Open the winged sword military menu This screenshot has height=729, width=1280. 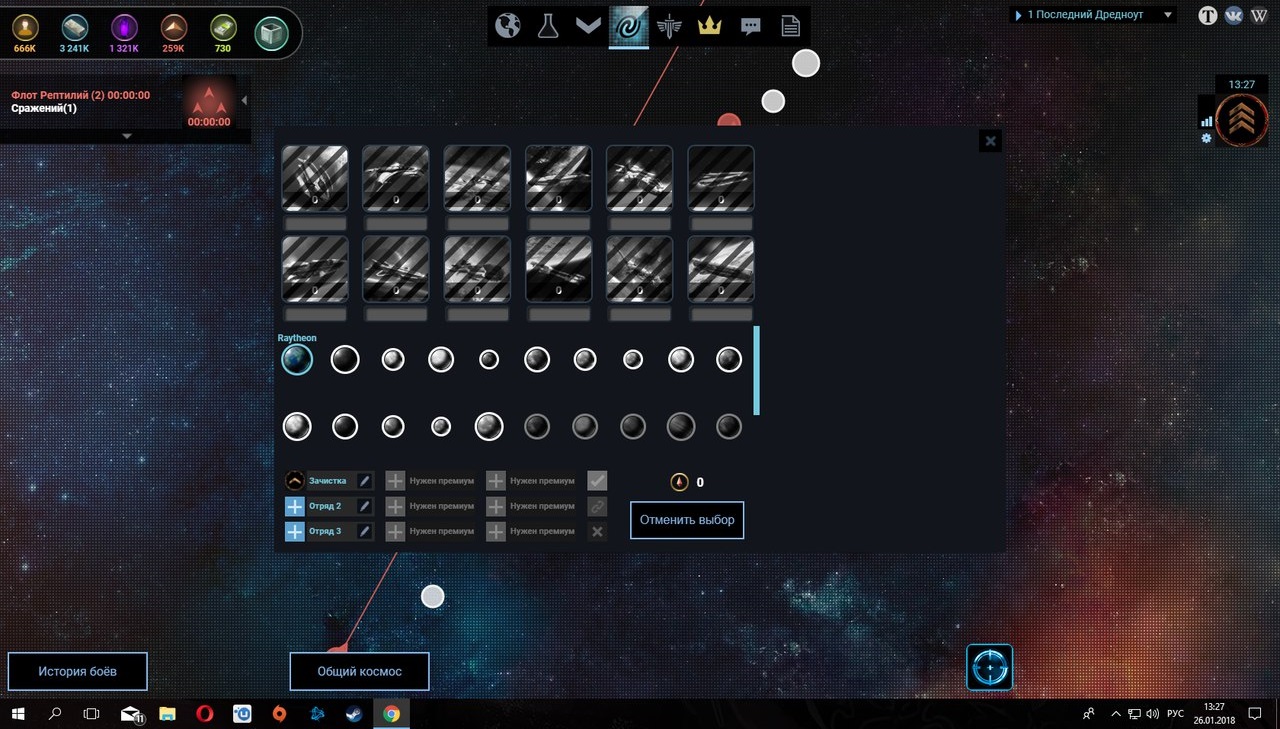coord(670,26)
